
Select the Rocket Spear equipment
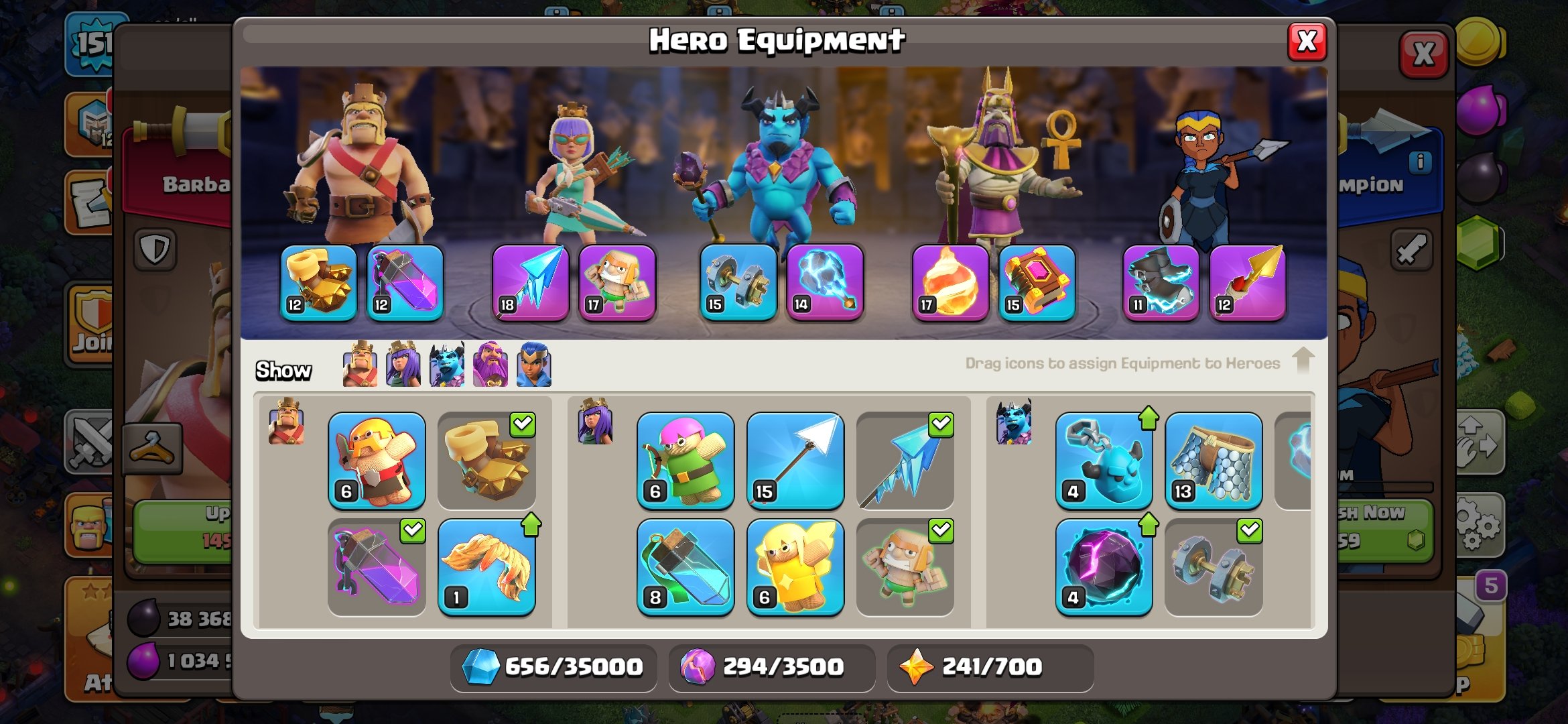1248,282
